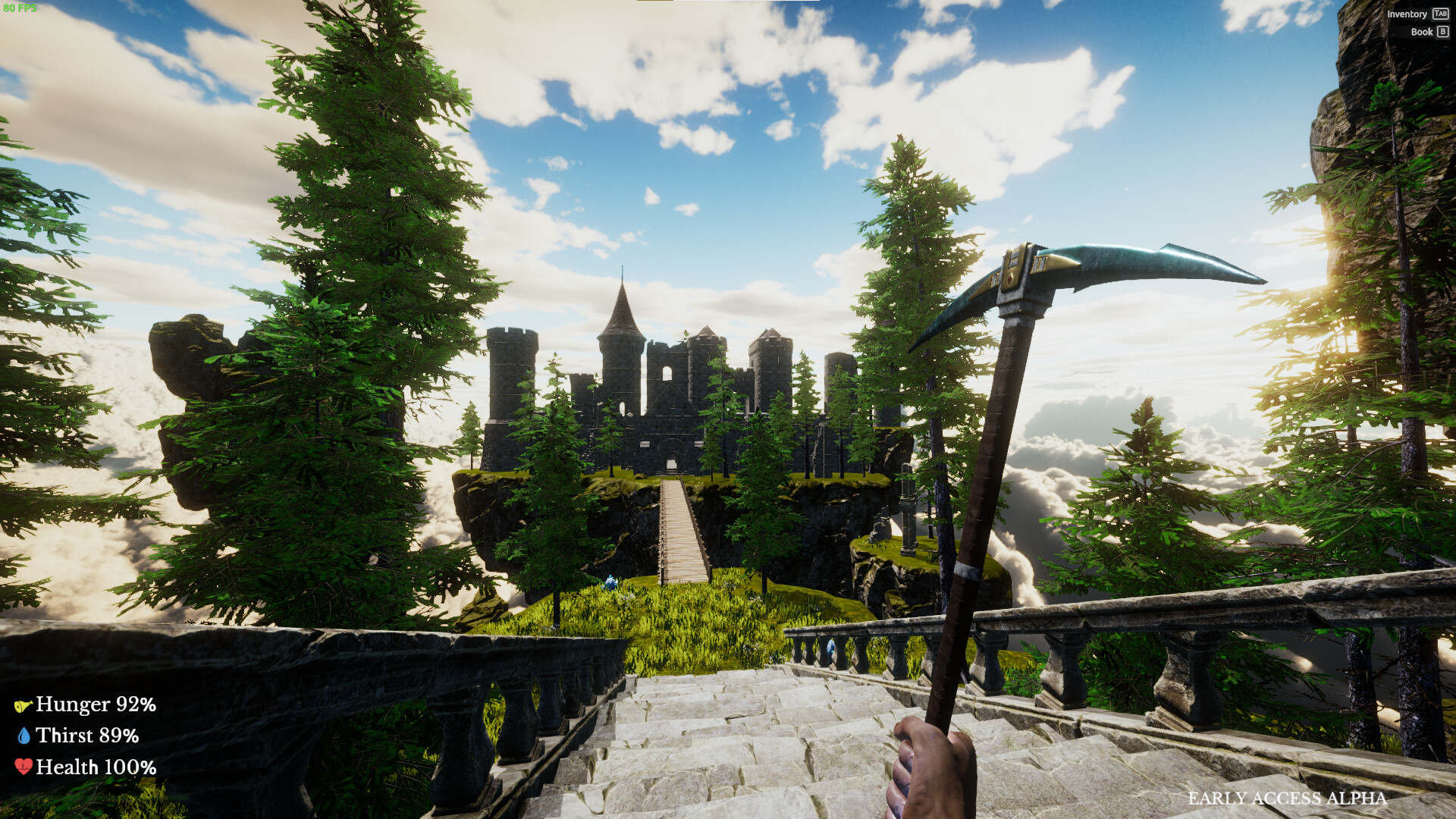Click the castle's tallest spire tower
1456x819 pixels.
622,318
